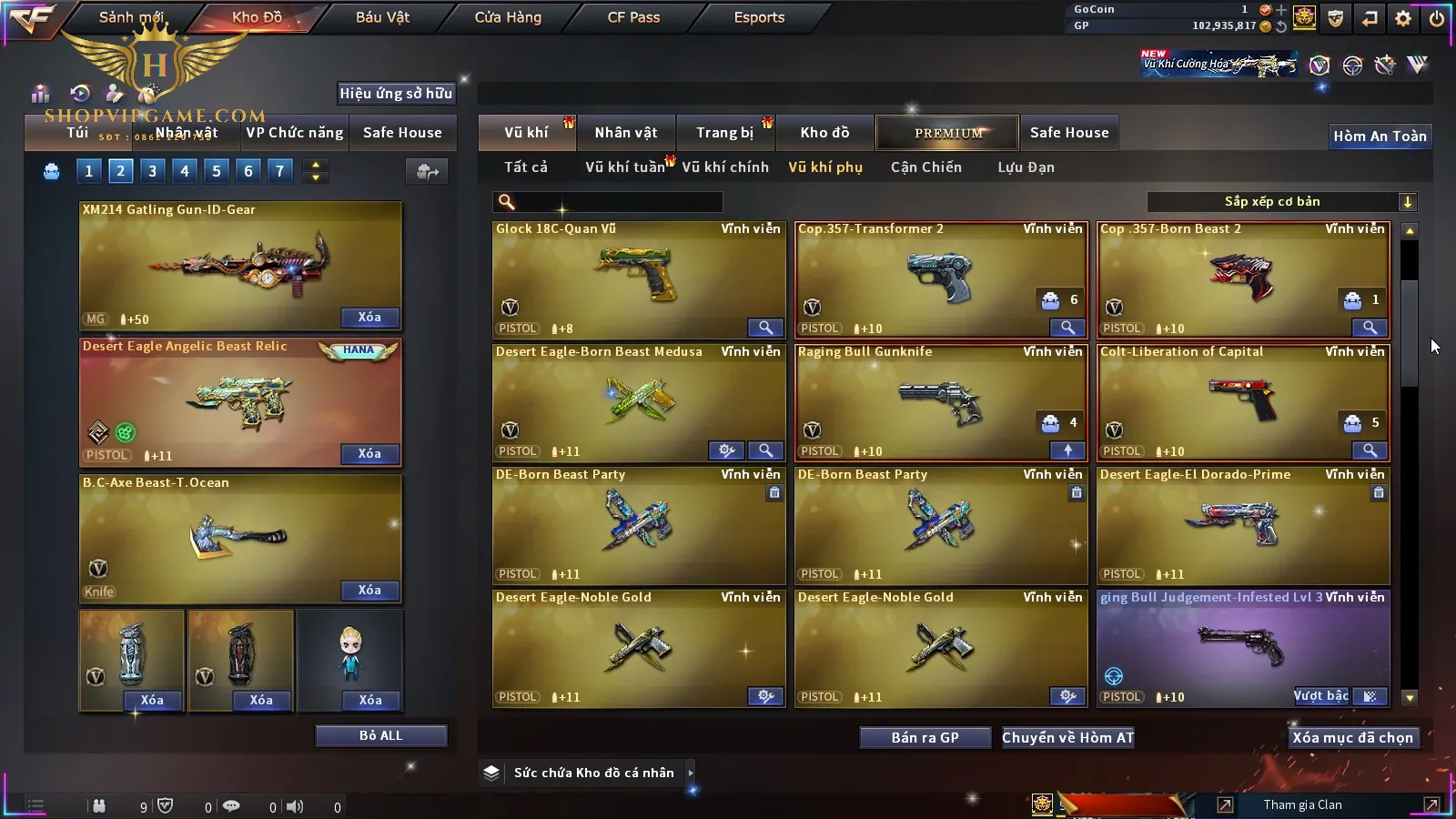
Task: Choose the Colt-Liberation of Capital pistol
Action: coord(1242,402)
